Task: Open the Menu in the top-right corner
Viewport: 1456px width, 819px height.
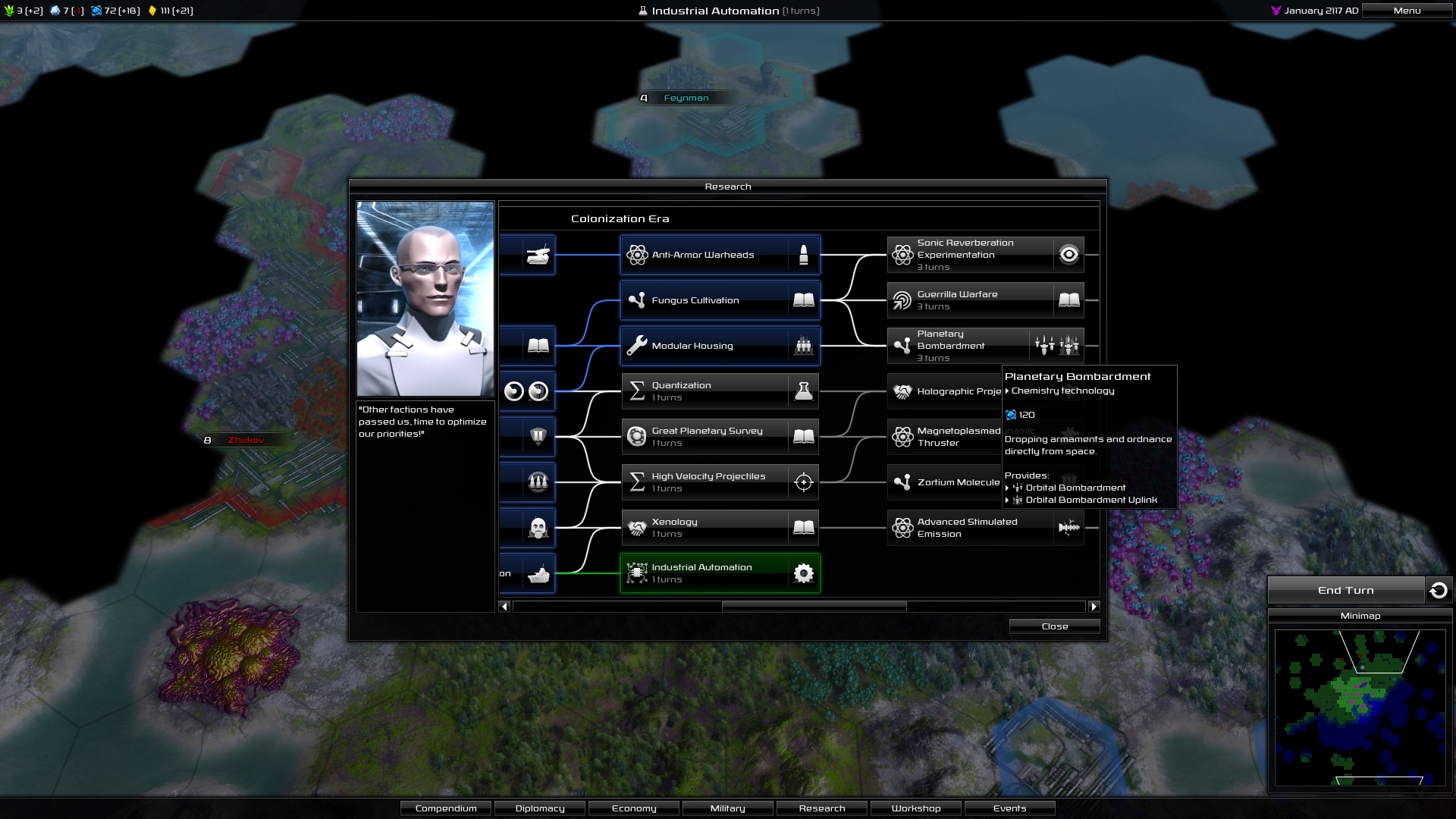Action: tap(1407, 11)
